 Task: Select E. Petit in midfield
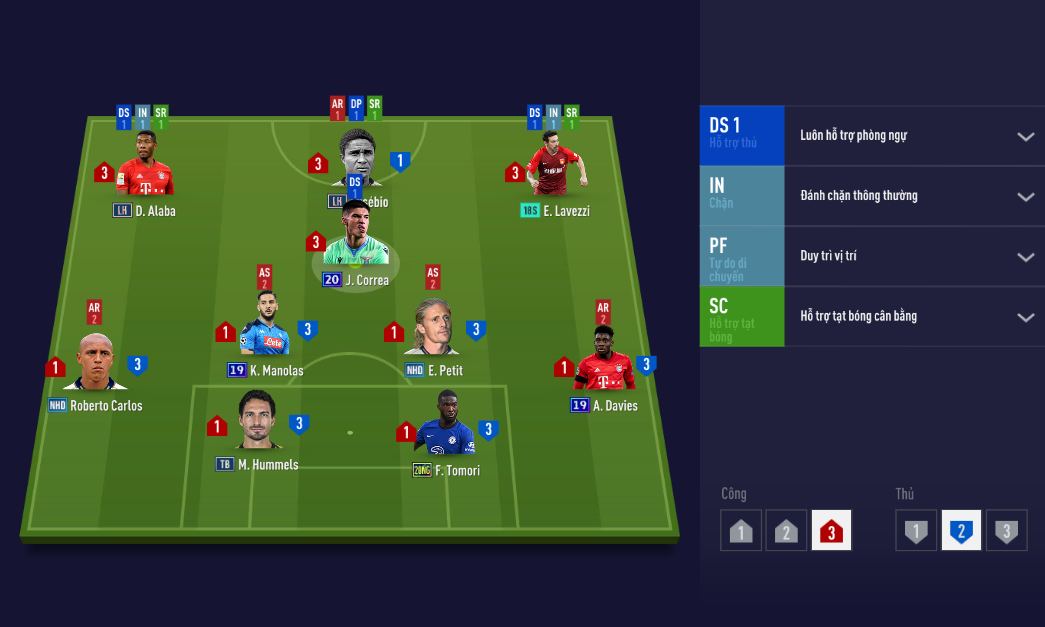[433, 328]
